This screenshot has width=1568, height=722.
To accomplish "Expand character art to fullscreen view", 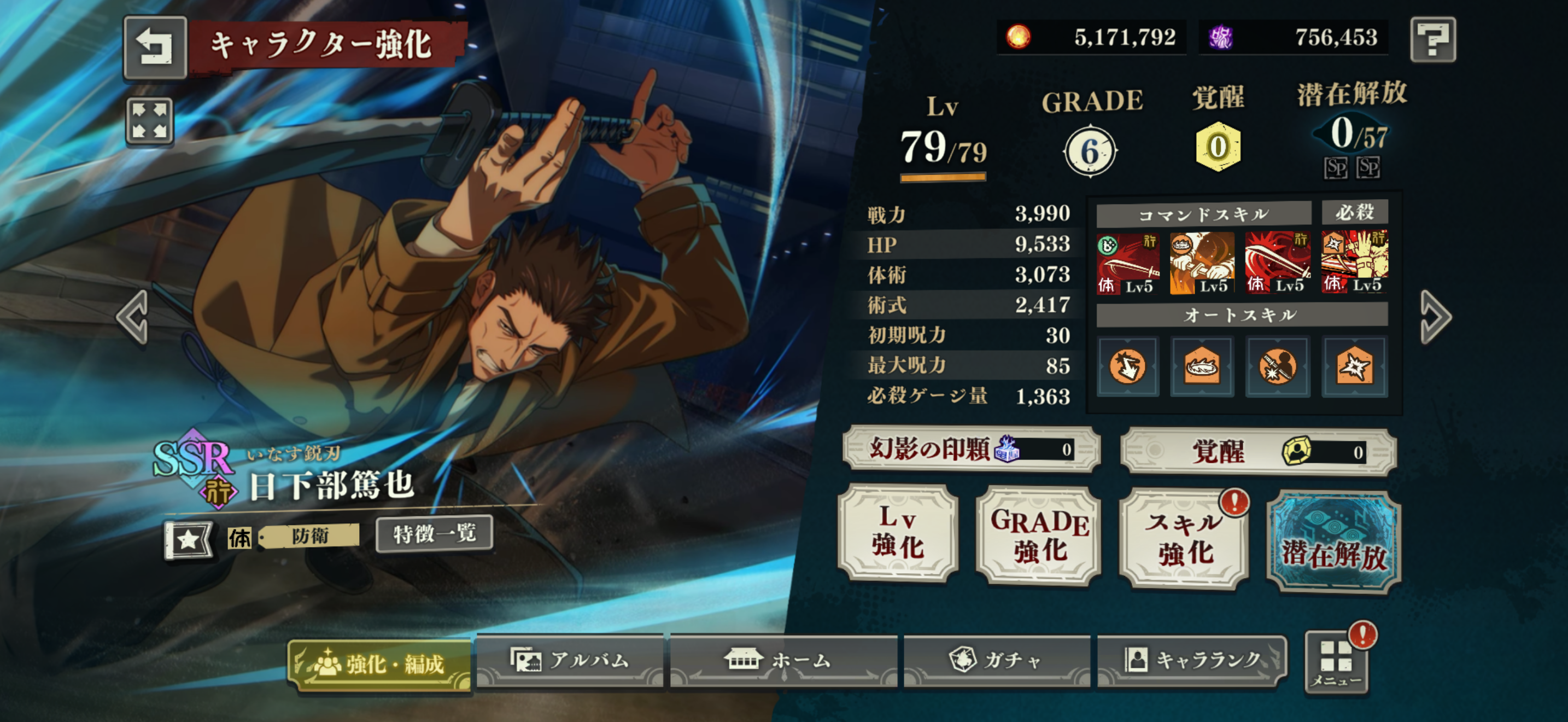I will (149, 120).
